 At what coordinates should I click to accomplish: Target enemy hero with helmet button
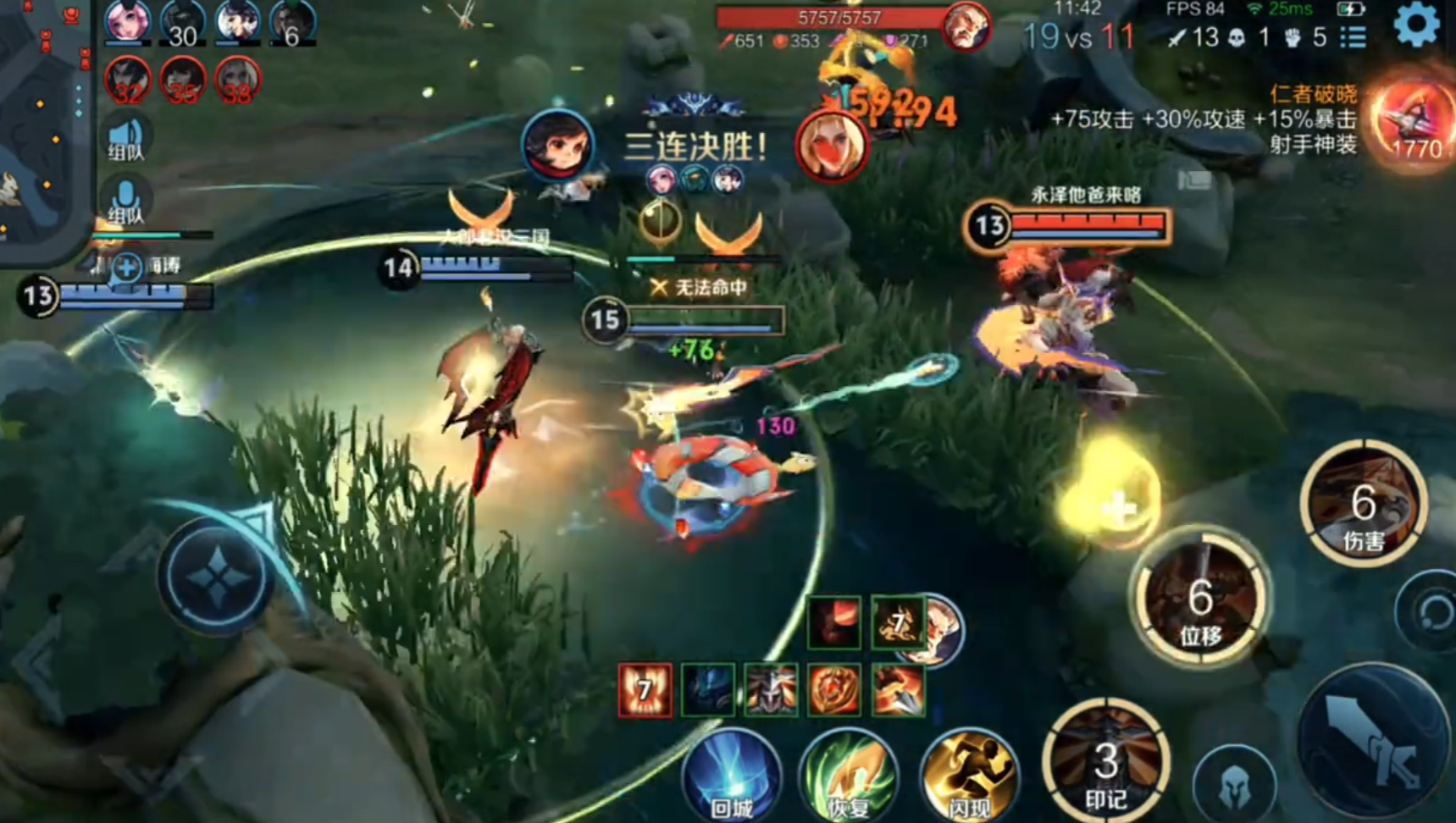(x=1233, y=786)
